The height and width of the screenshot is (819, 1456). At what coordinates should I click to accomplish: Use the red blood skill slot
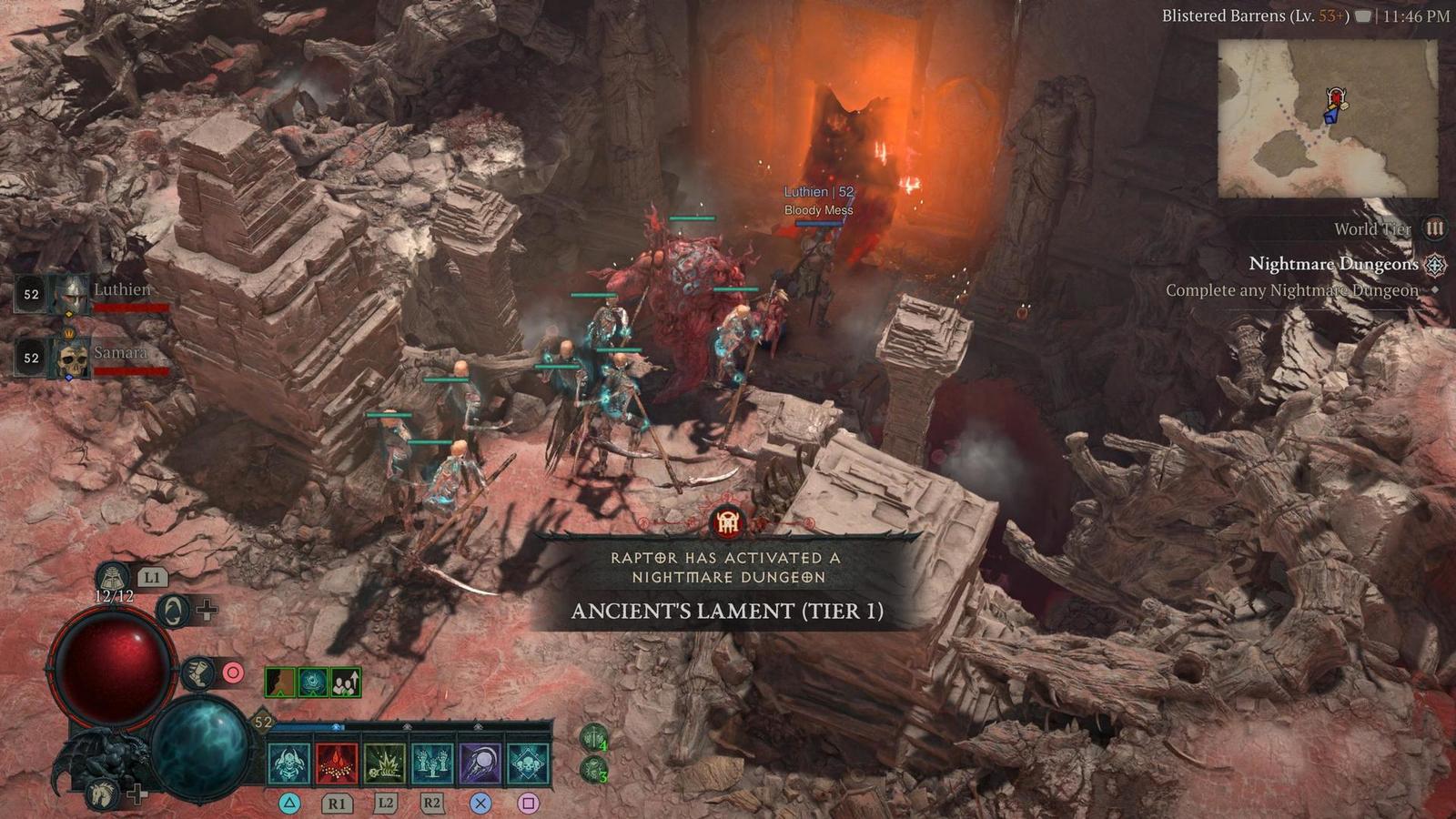click(x=337, y=763)
